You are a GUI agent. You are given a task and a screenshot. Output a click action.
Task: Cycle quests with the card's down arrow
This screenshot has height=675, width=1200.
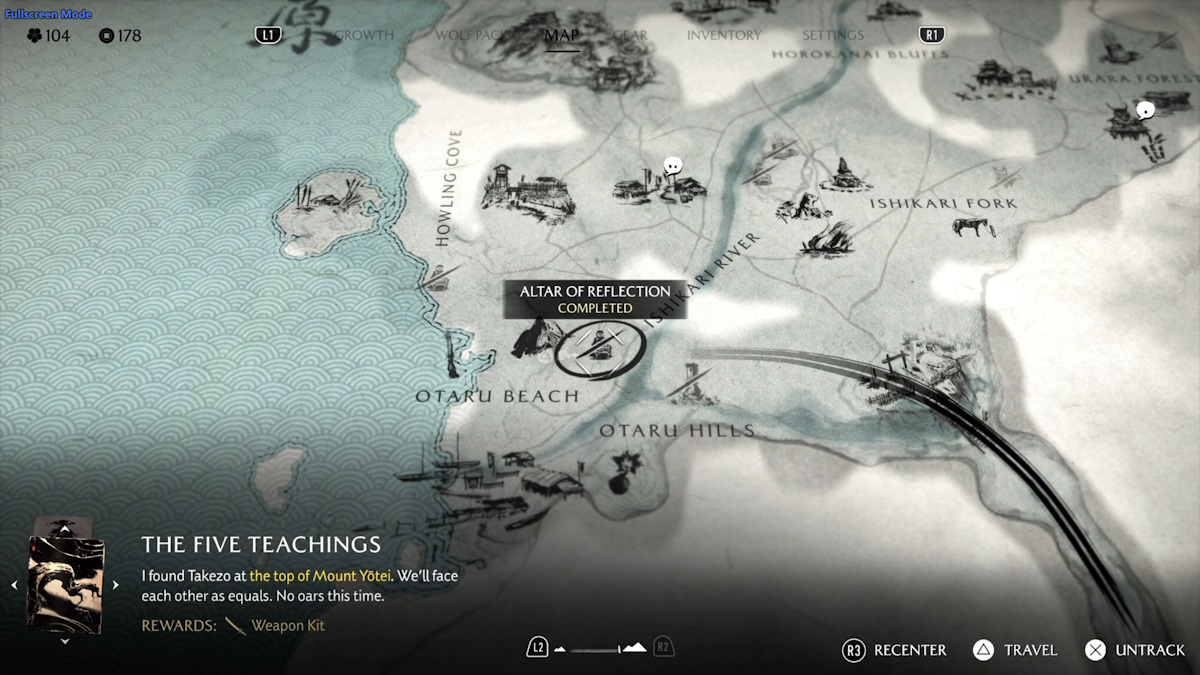click(65, 641)
